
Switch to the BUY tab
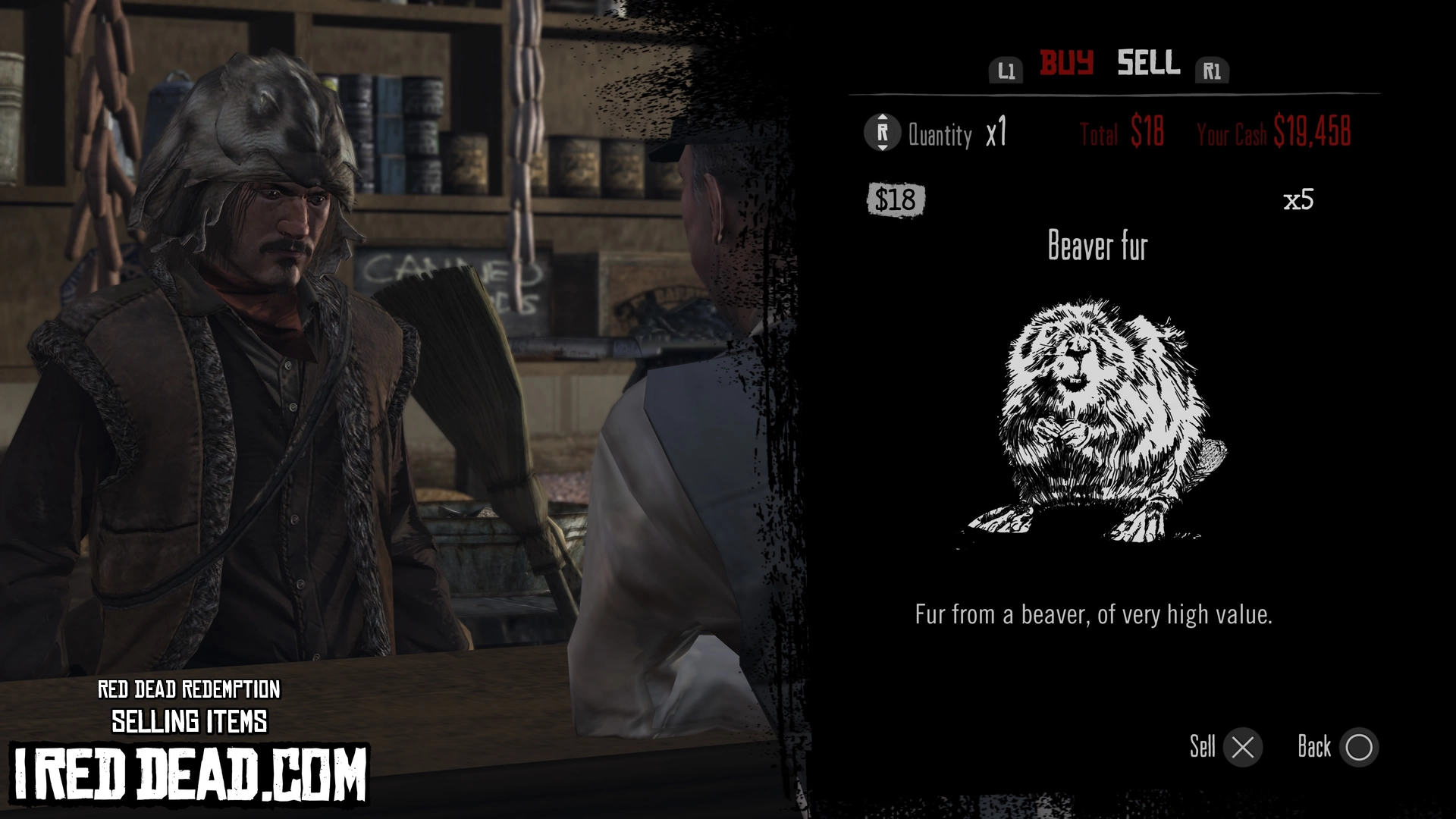pyautogui.click(x=1065, y=63)
